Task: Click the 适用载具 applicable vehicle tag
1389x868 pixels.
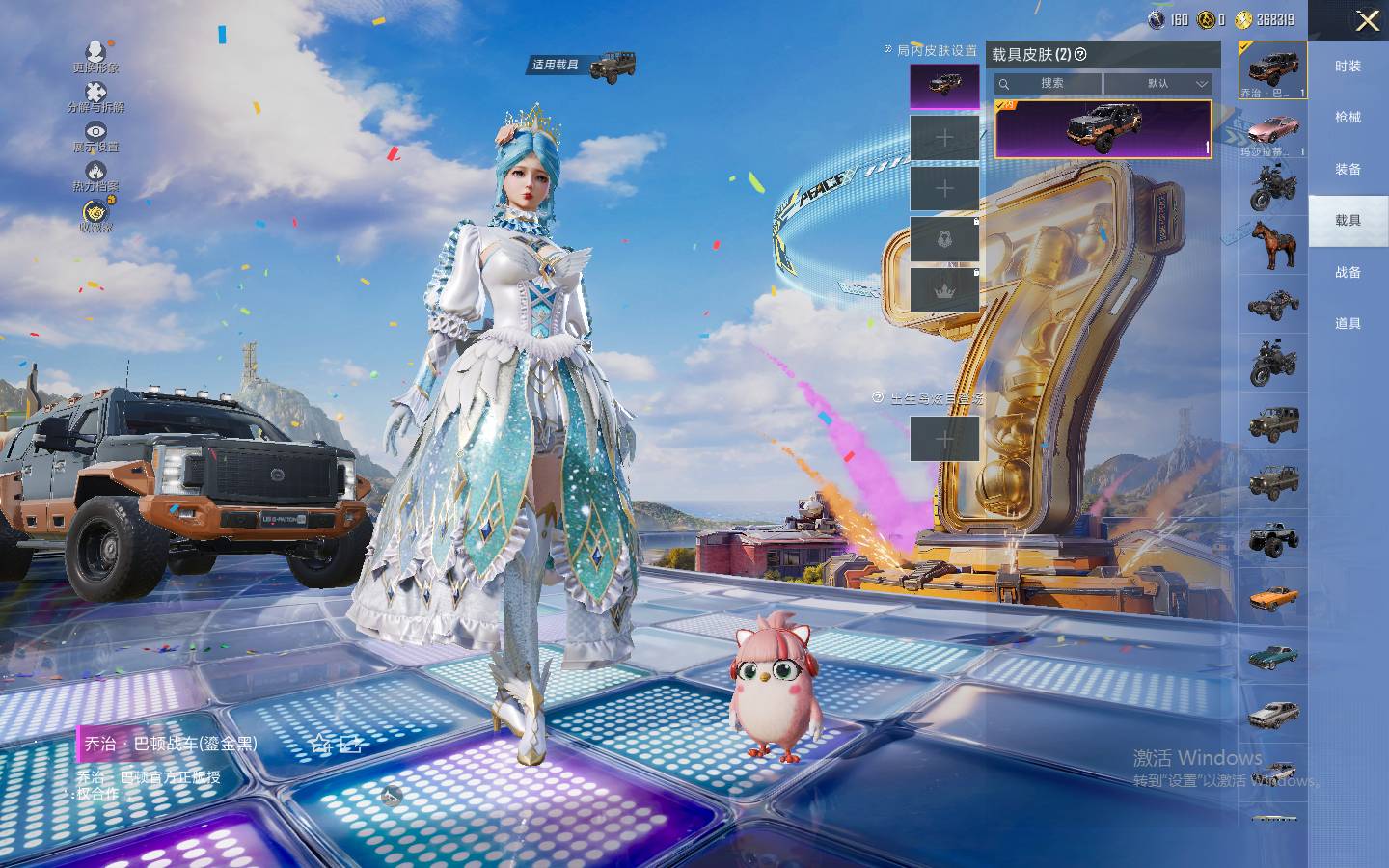Action: pos(583,66)
